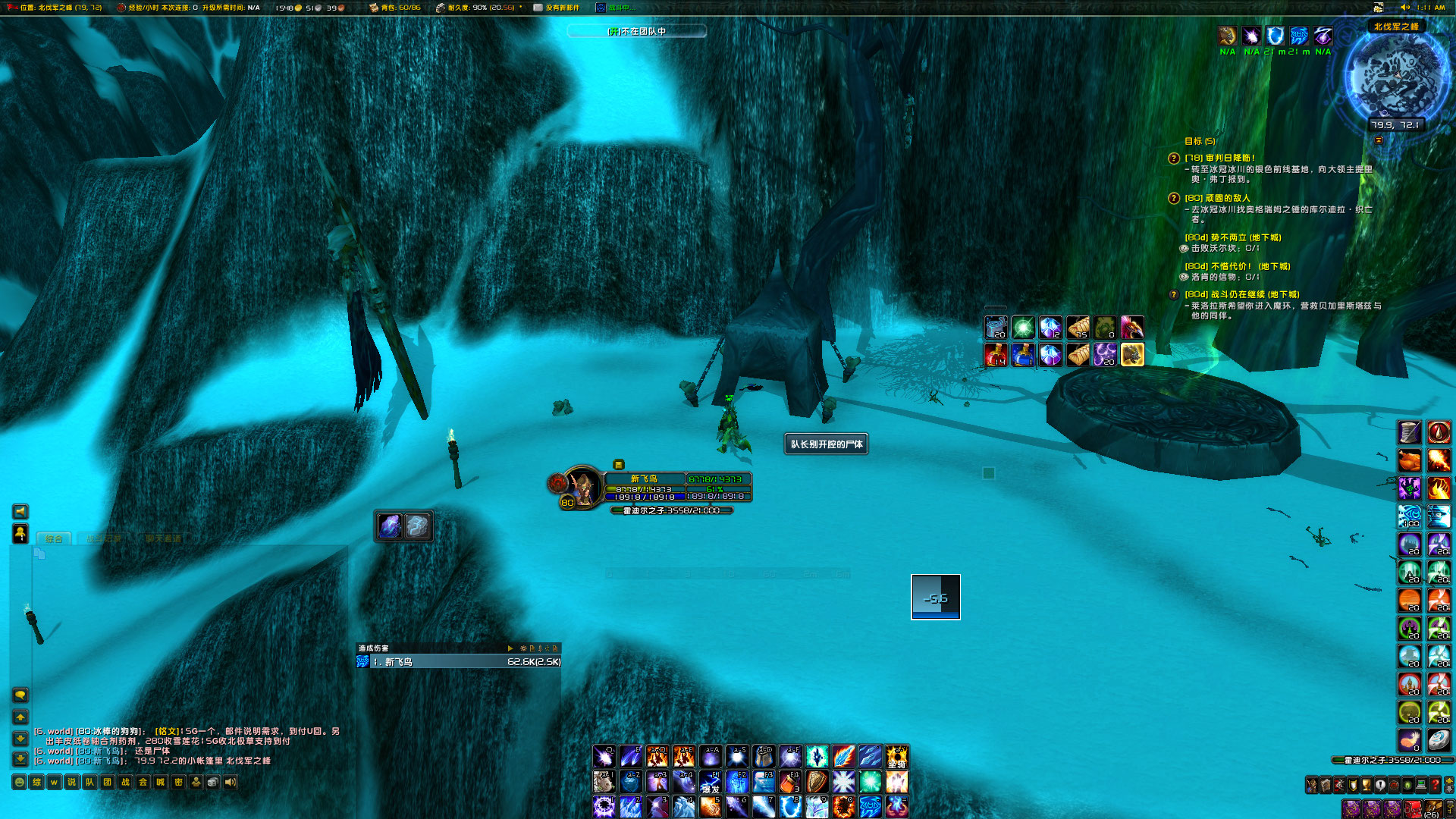
Task: Open the achievements shield icon
Action: [x=1352, y=784]
